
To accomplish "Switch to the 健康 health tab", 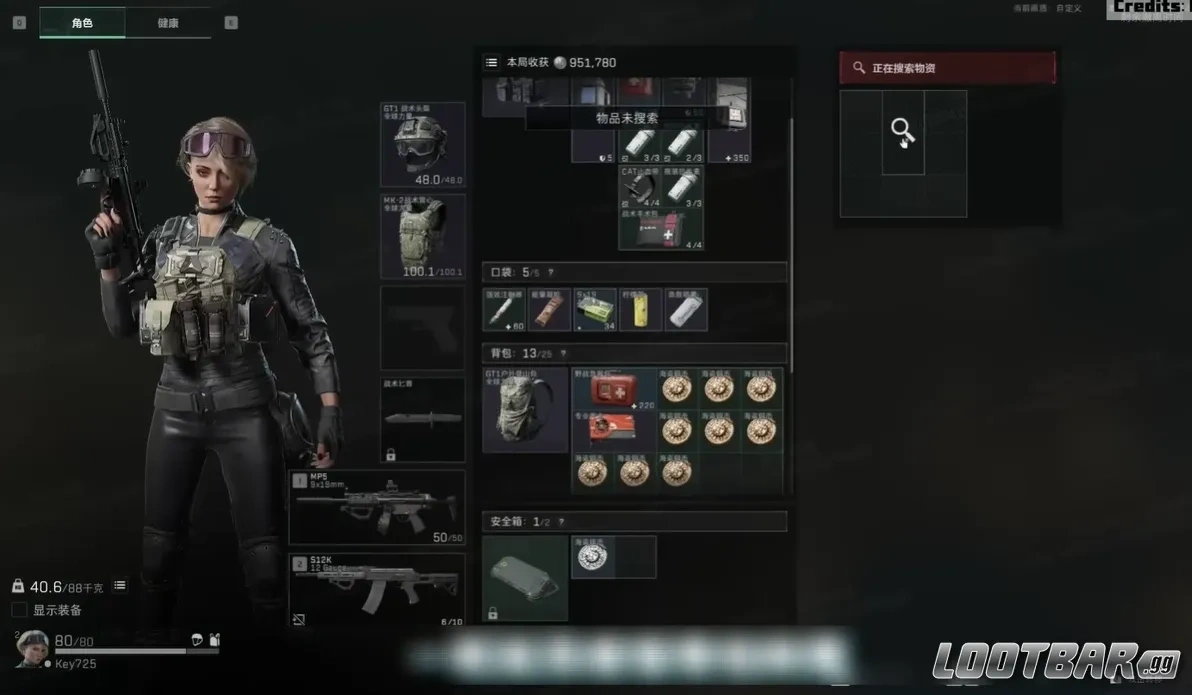I will [x=168, y=23].
